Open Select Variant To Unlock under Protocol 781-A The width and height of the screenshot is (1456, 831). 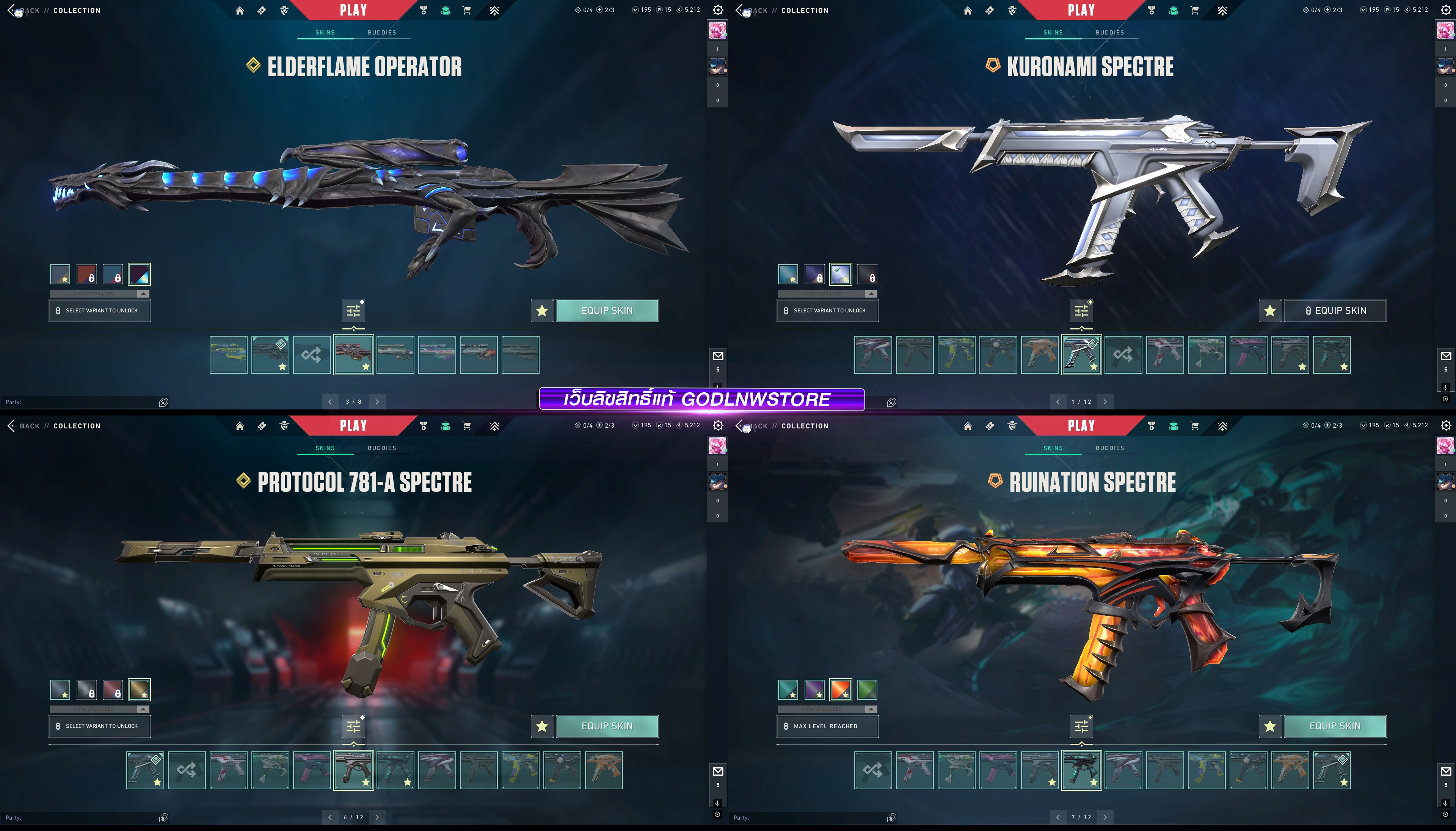point(99,726)
